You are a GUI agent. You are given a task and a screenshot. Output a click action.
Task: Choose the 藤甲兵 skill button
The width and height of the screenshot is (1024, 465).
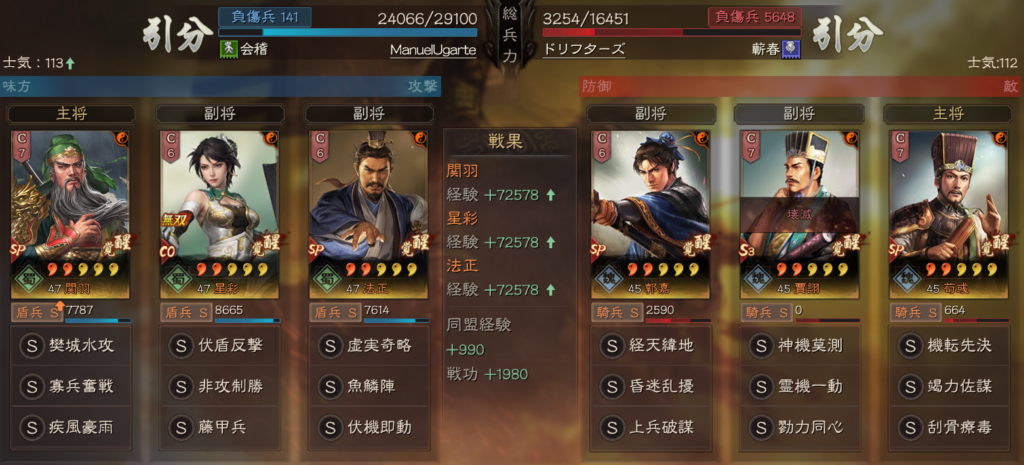coord(219,427)
